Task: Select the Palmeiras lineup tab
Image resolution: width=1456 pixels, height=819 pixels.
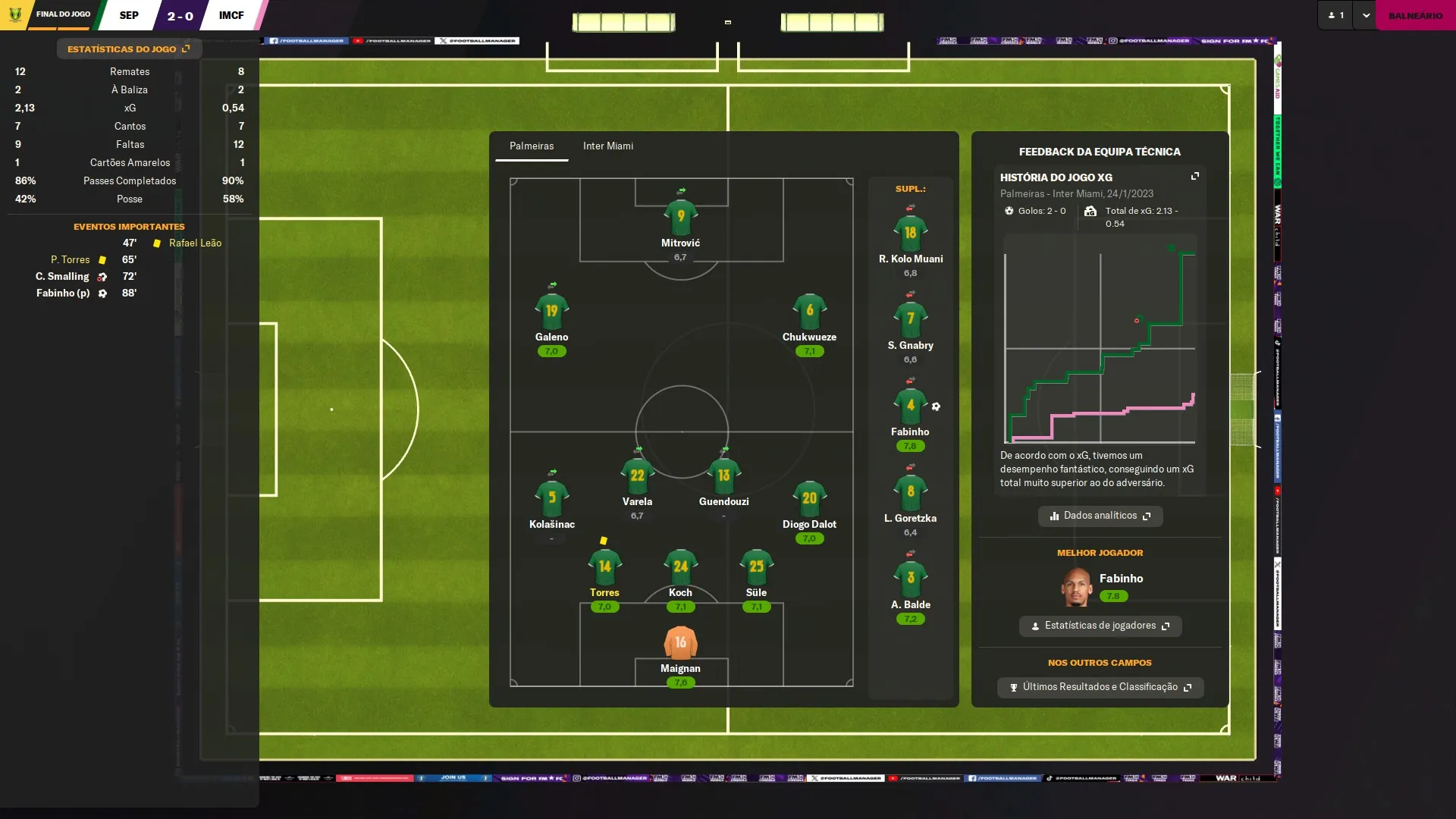Action: (x=531, y=146)
